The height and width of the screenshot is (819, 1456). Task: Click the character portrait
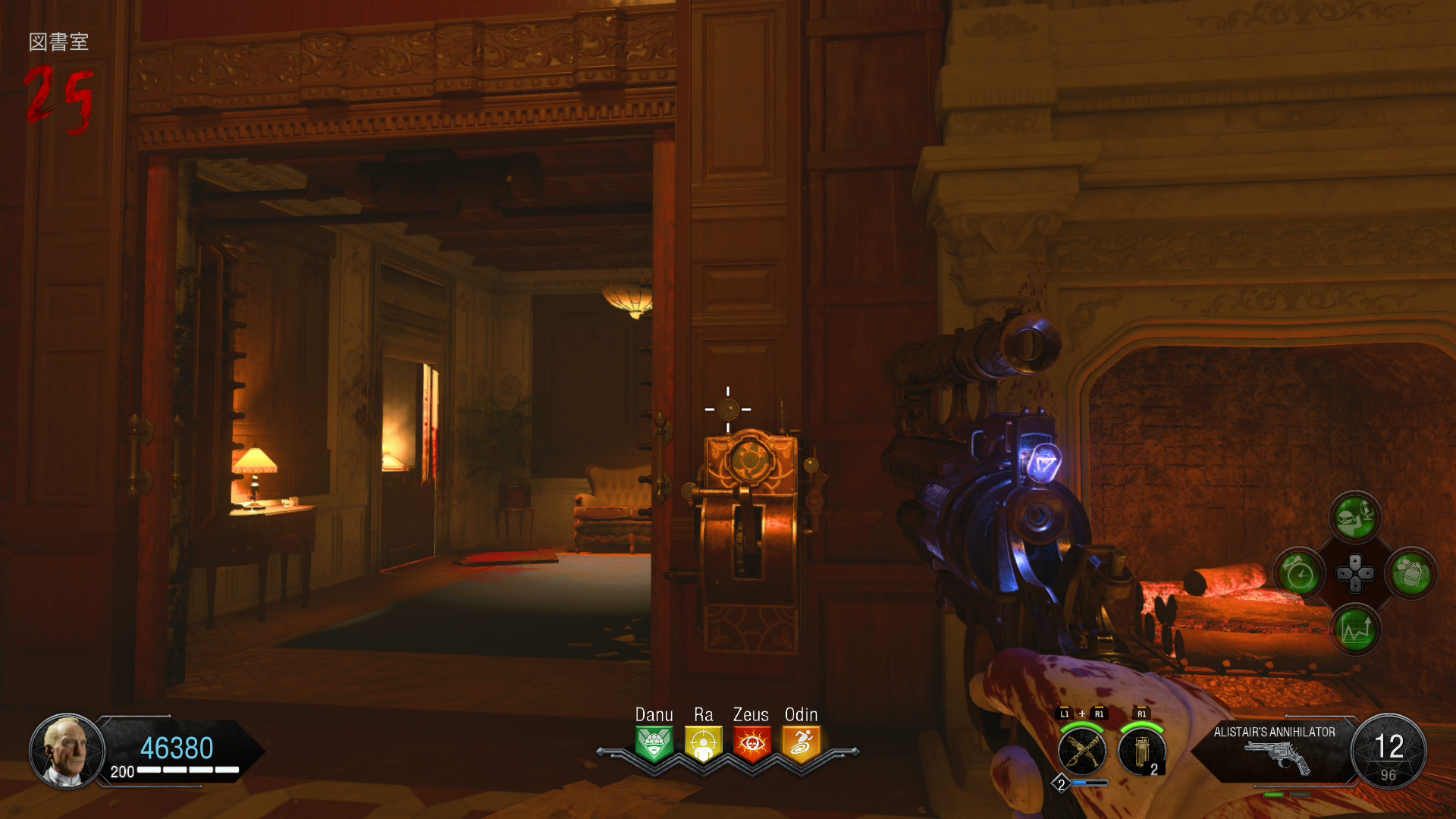[x=66, y=752]
